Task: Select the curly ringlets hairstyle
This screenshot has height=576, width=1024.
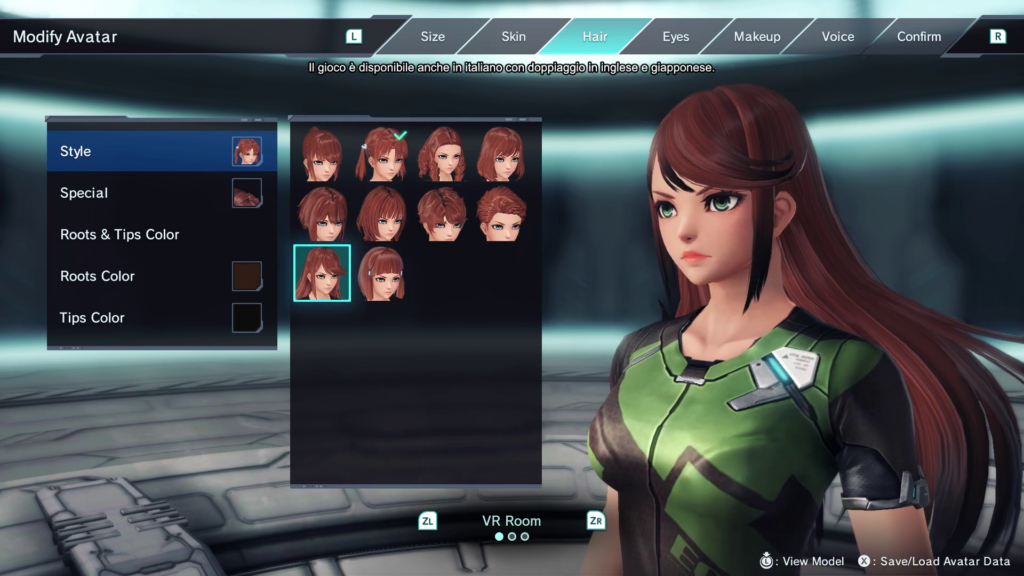Action: point(441,154)
